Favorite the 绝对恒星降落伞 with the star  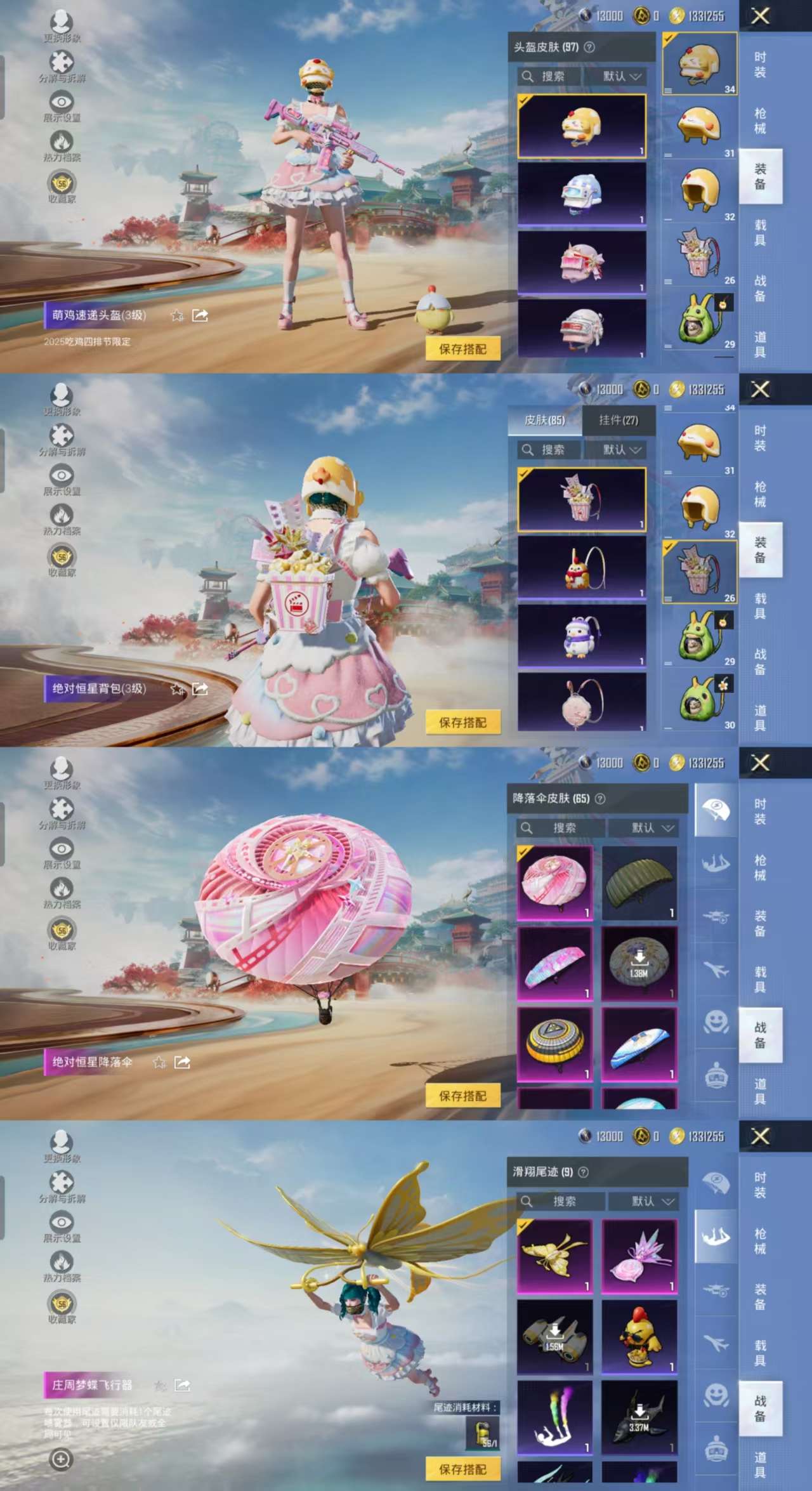[x=159, y=1062]
